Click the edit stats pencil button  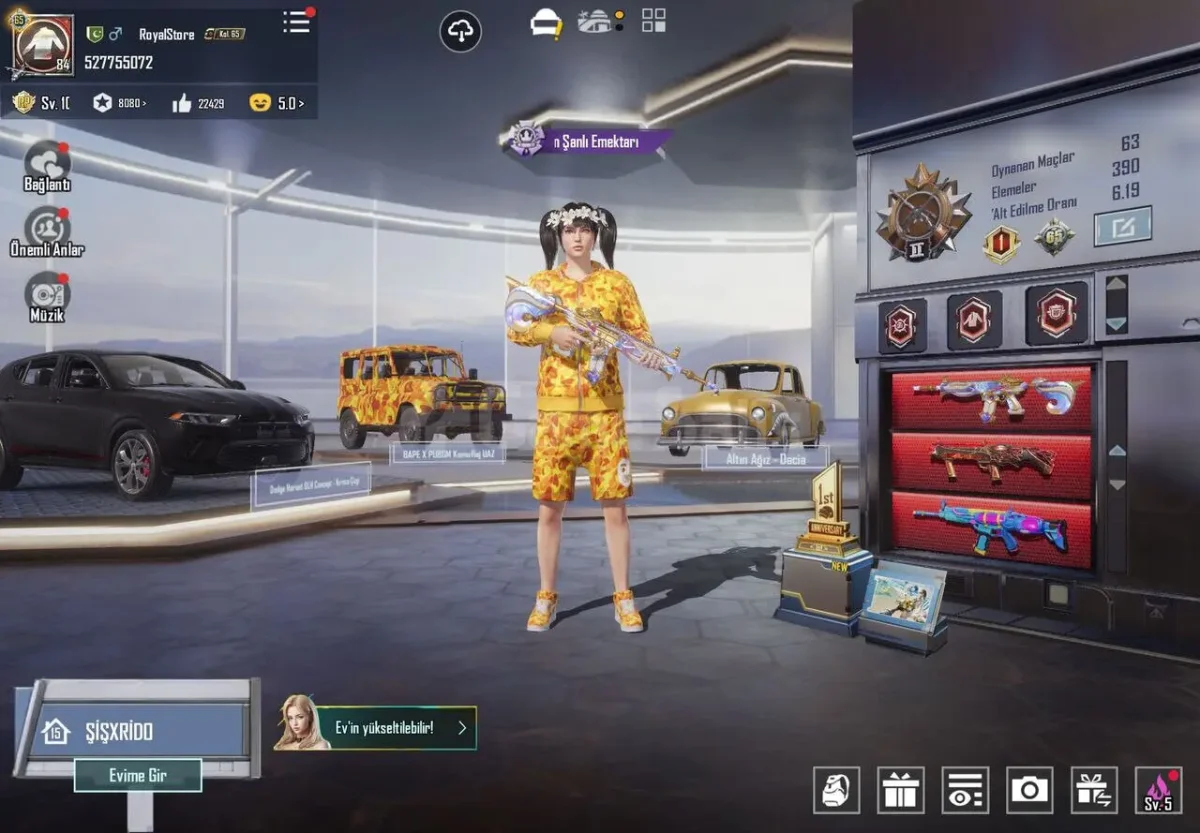[1122, 227]
